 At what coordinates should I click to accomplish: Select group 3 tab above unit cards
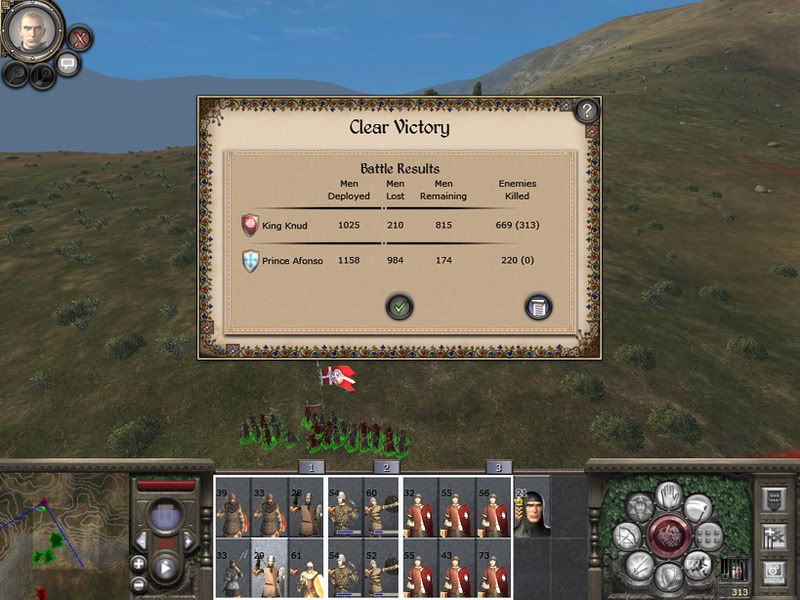[498, 467]
